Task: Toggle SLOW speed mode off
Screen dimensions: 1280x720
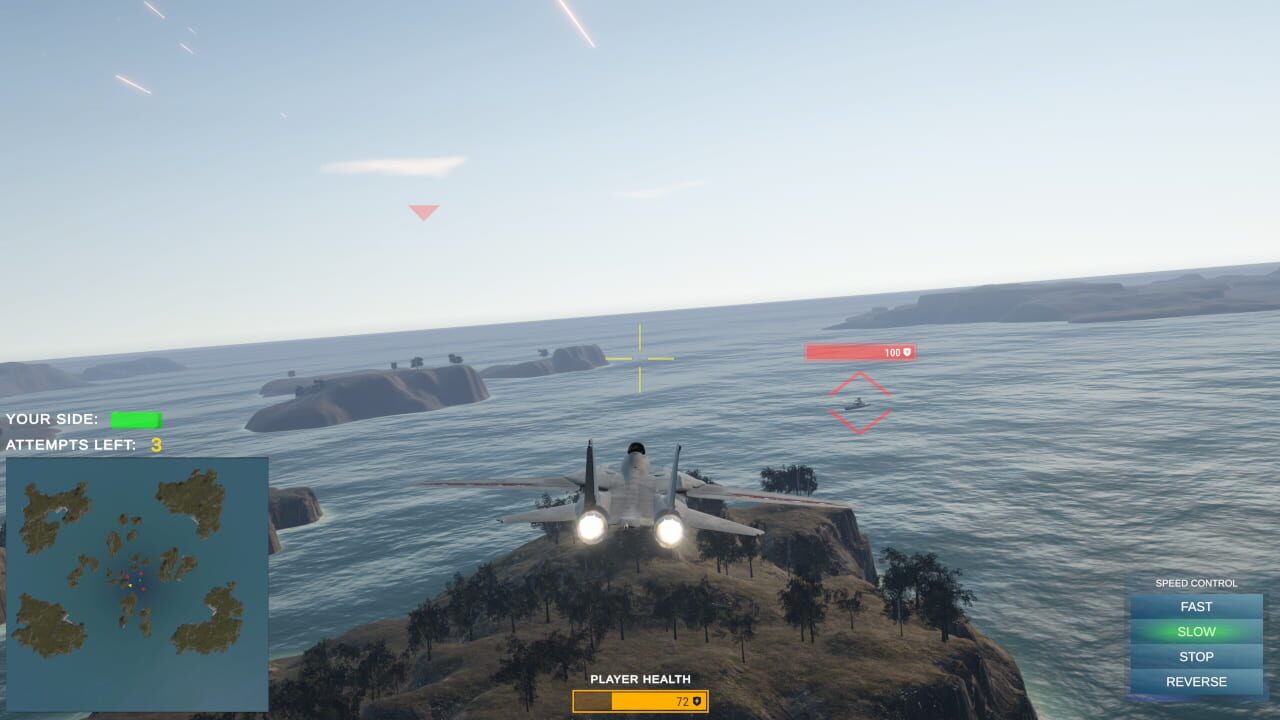Action: coord(1195,631)
